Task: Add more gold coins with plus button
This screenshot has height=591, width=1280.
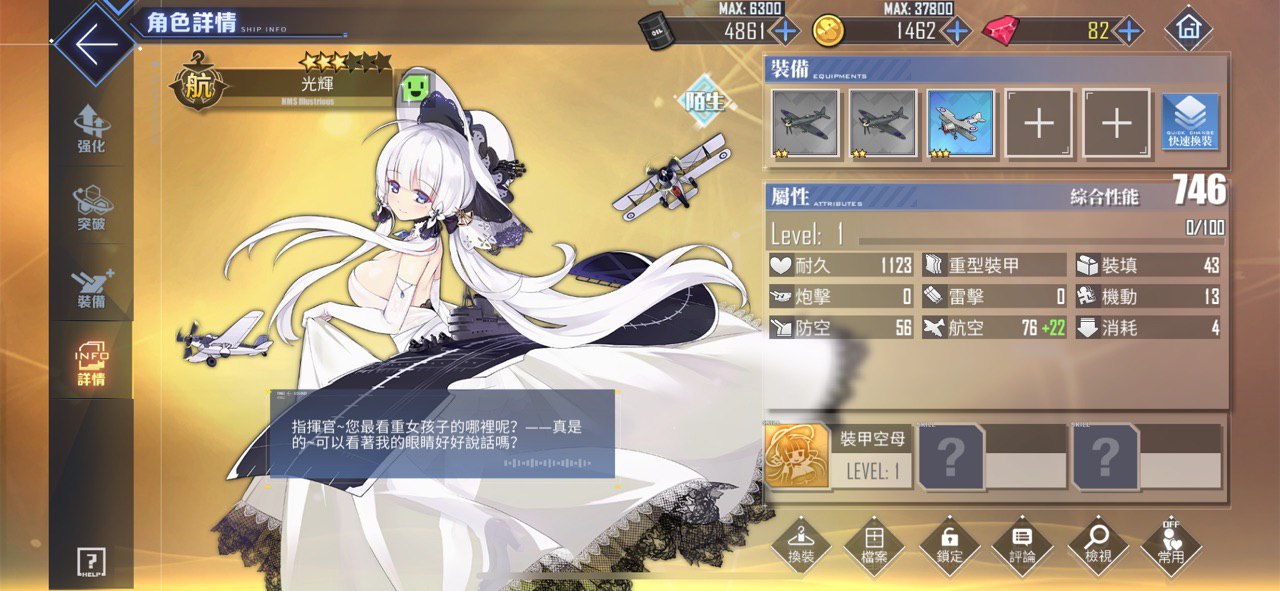Action: [x=957, y=31]
